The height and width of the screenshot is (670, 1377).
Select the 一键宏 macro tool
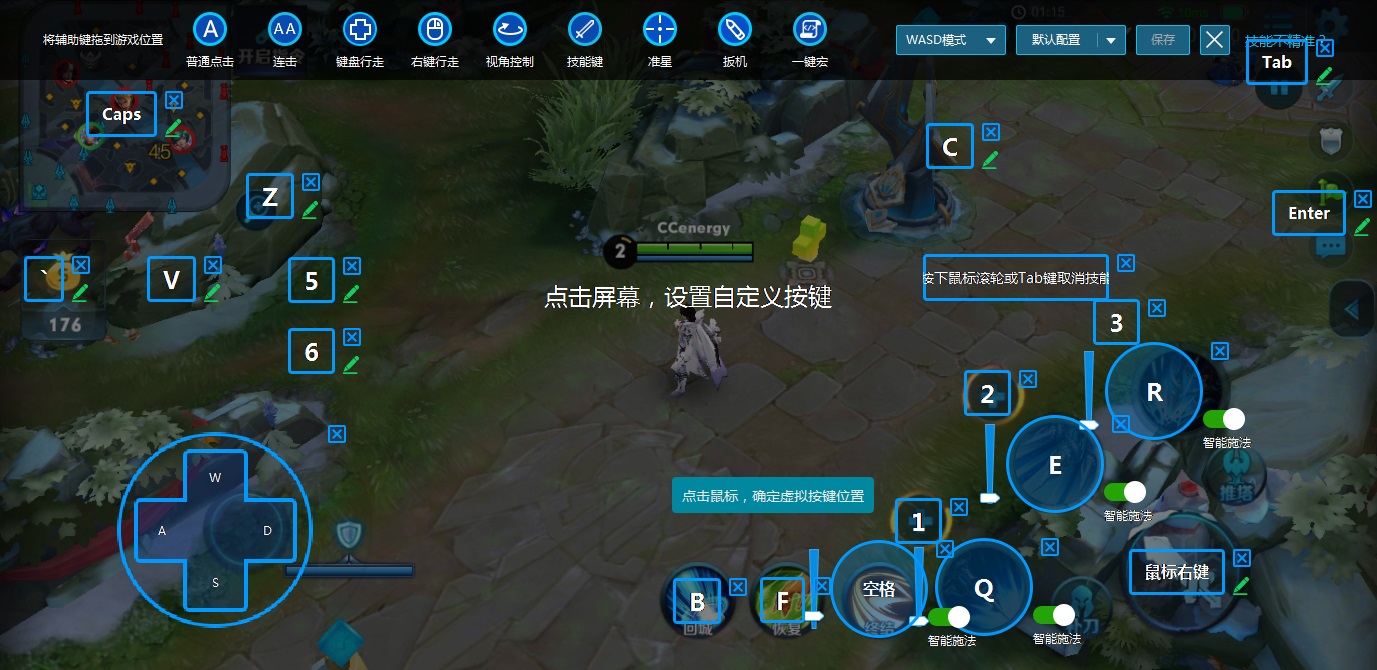click(x=810, y=30)
